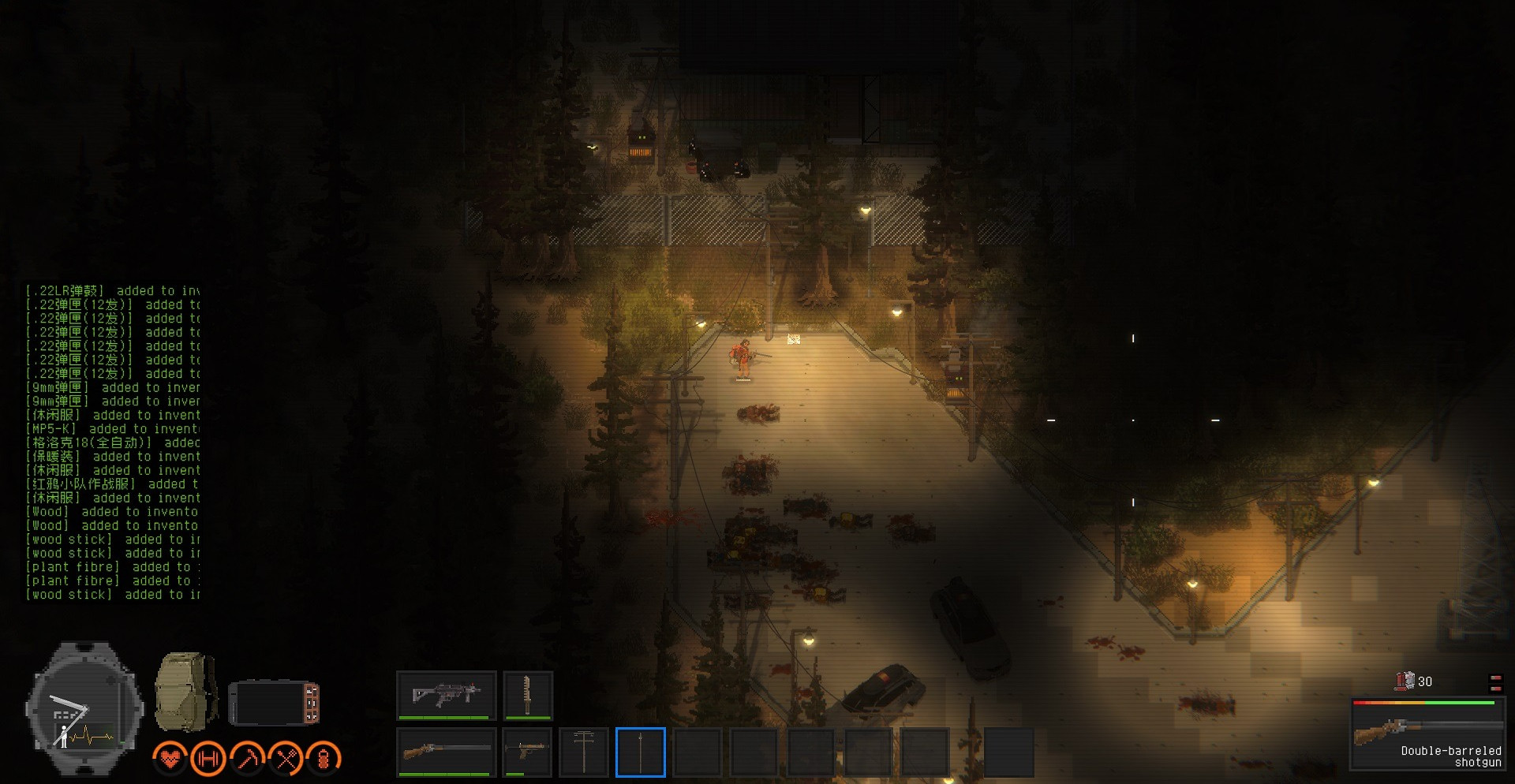The width and height of the screenshot is (1515, 784).
Task: Open the dumbbell fitness status icon
Action: [208, 759]
